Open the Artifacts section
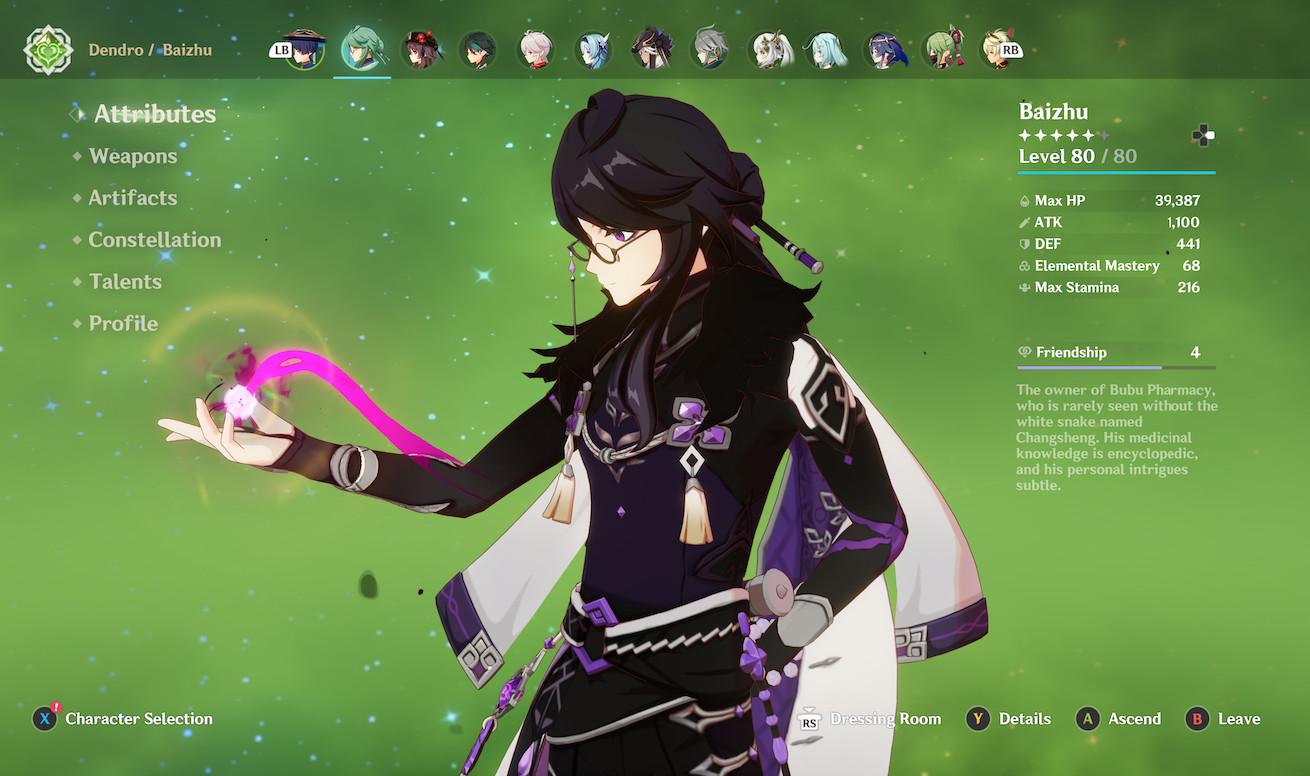This screenshot has height=776, width=1310. [132, 198]
